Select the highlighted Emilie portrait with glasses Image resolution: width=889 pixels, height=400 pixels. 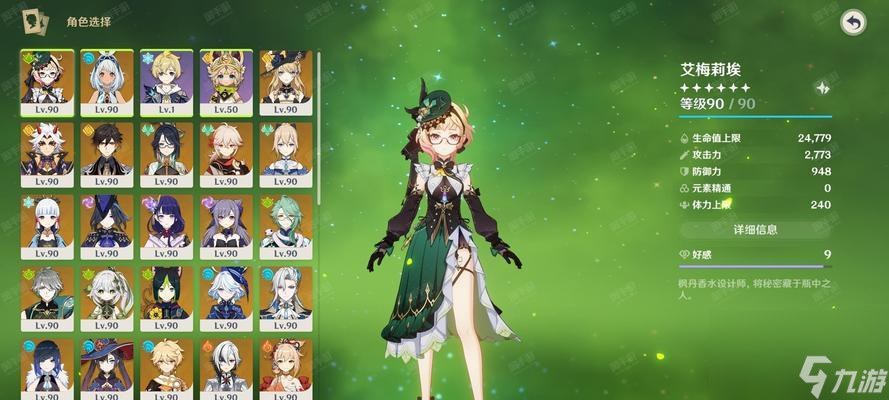[45, 82]
